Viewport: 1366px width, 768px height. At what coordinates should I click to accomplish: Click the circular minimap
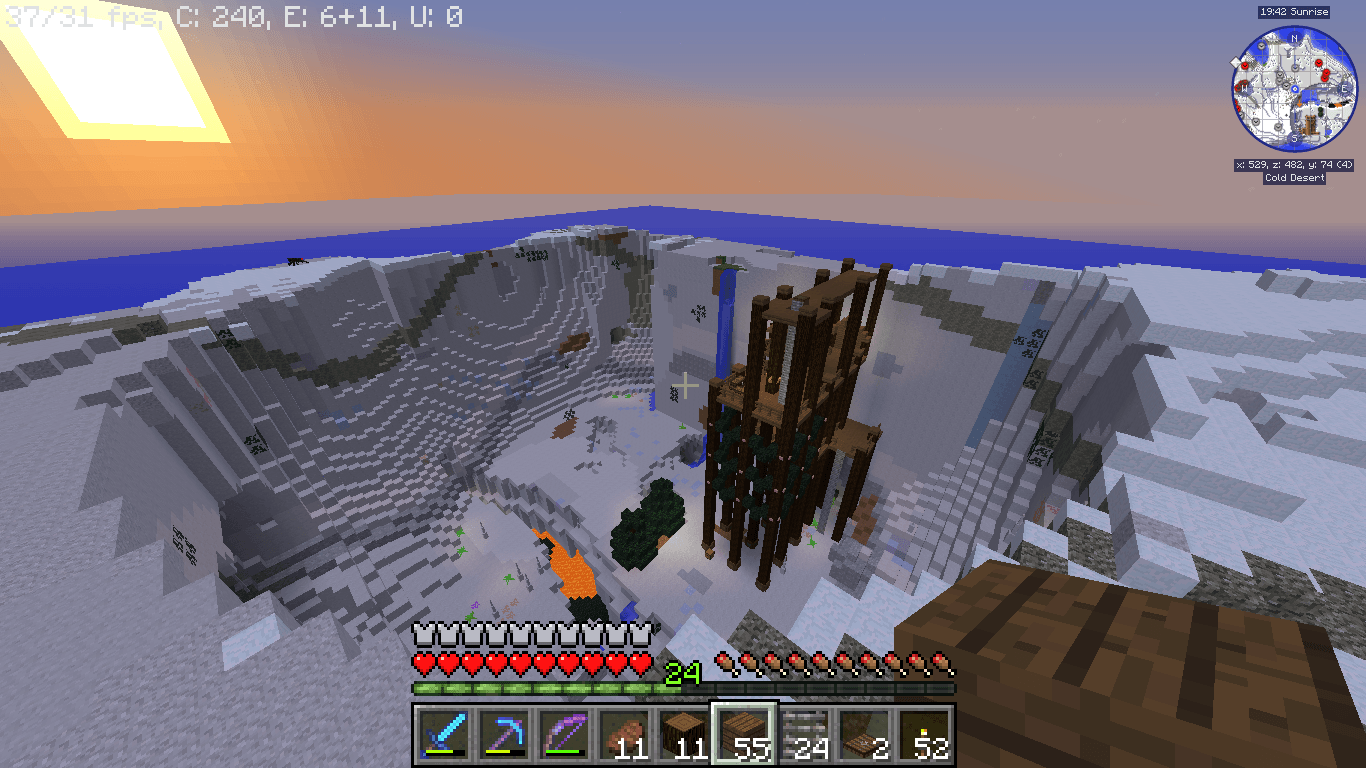(x=1294, y=88)
